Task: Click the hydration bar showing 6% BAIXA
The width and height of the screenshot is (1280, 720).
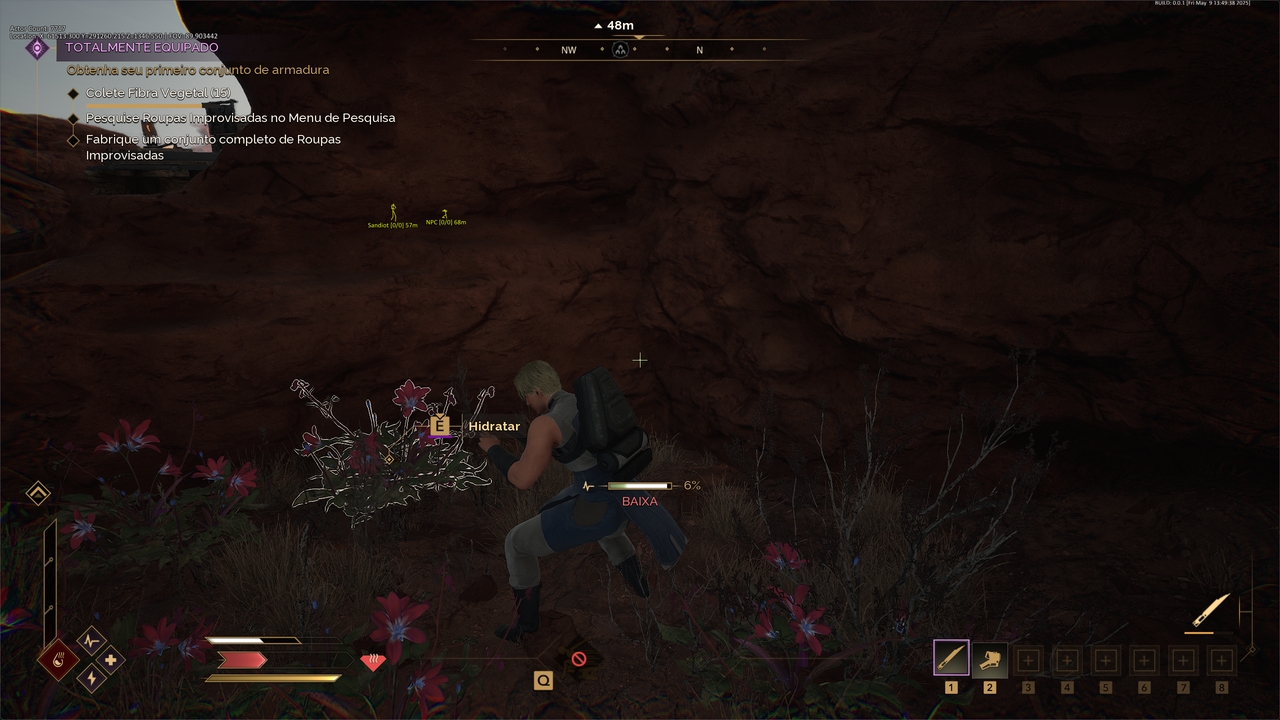Action: (x=638, y=485)
